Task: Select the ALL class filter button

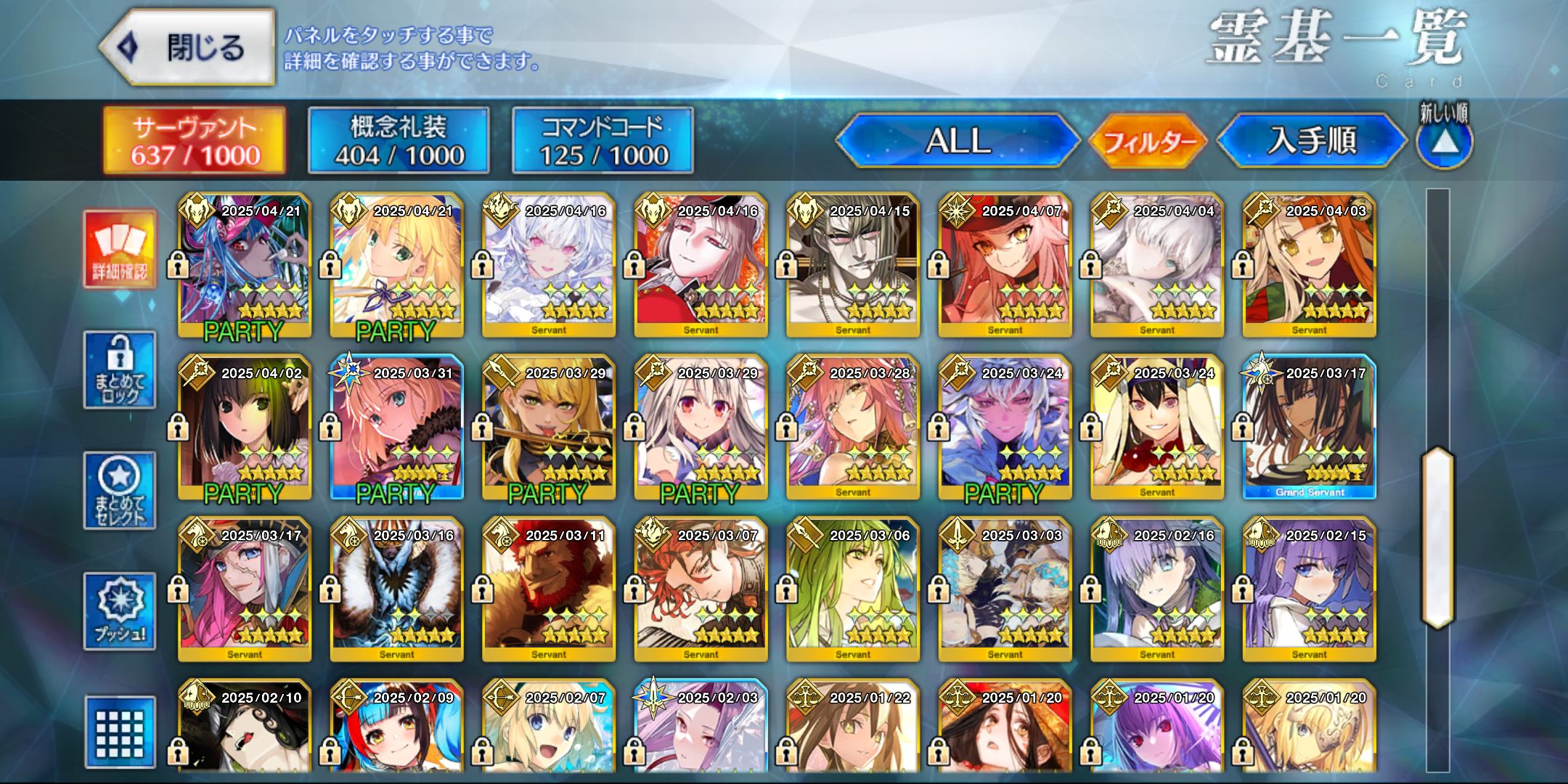Action: click(x=957, y=141)
